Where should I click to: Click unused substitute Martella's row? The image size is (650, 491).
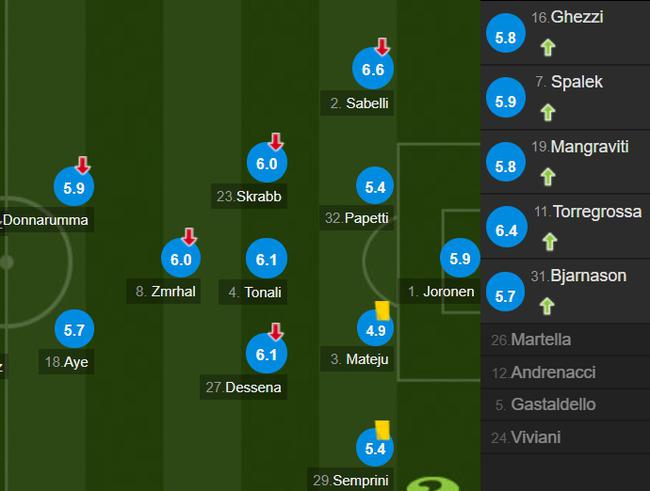[565, 340]
